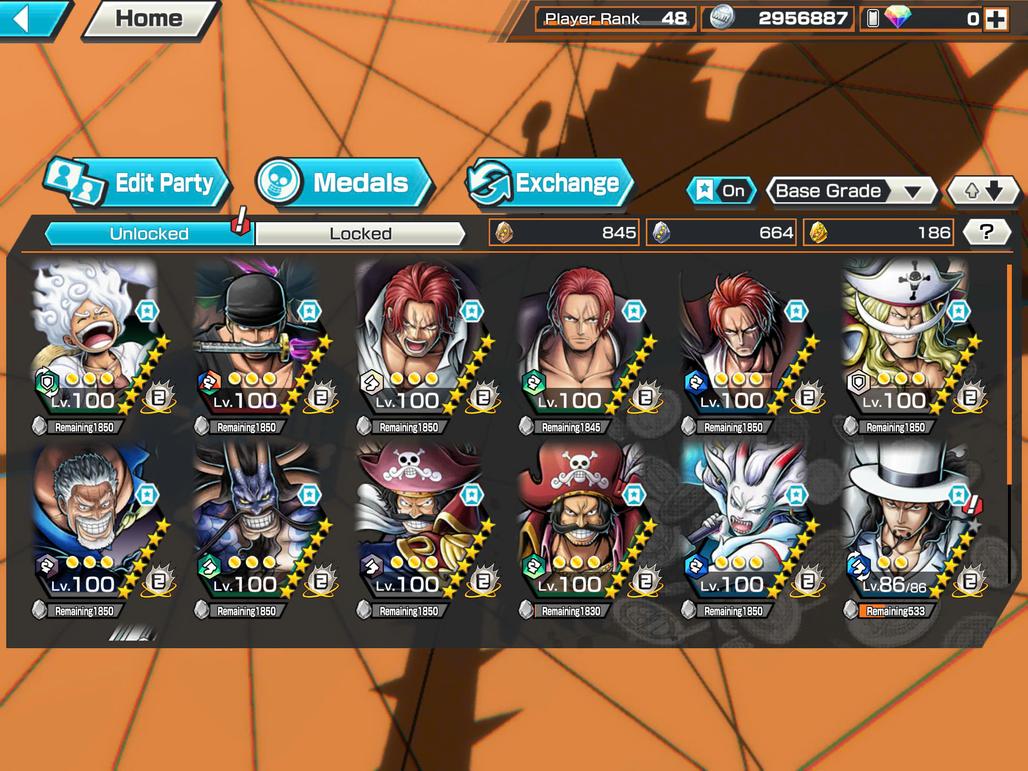Open the Medals menu
The image size is (1028, 771).
coord(345,183)
